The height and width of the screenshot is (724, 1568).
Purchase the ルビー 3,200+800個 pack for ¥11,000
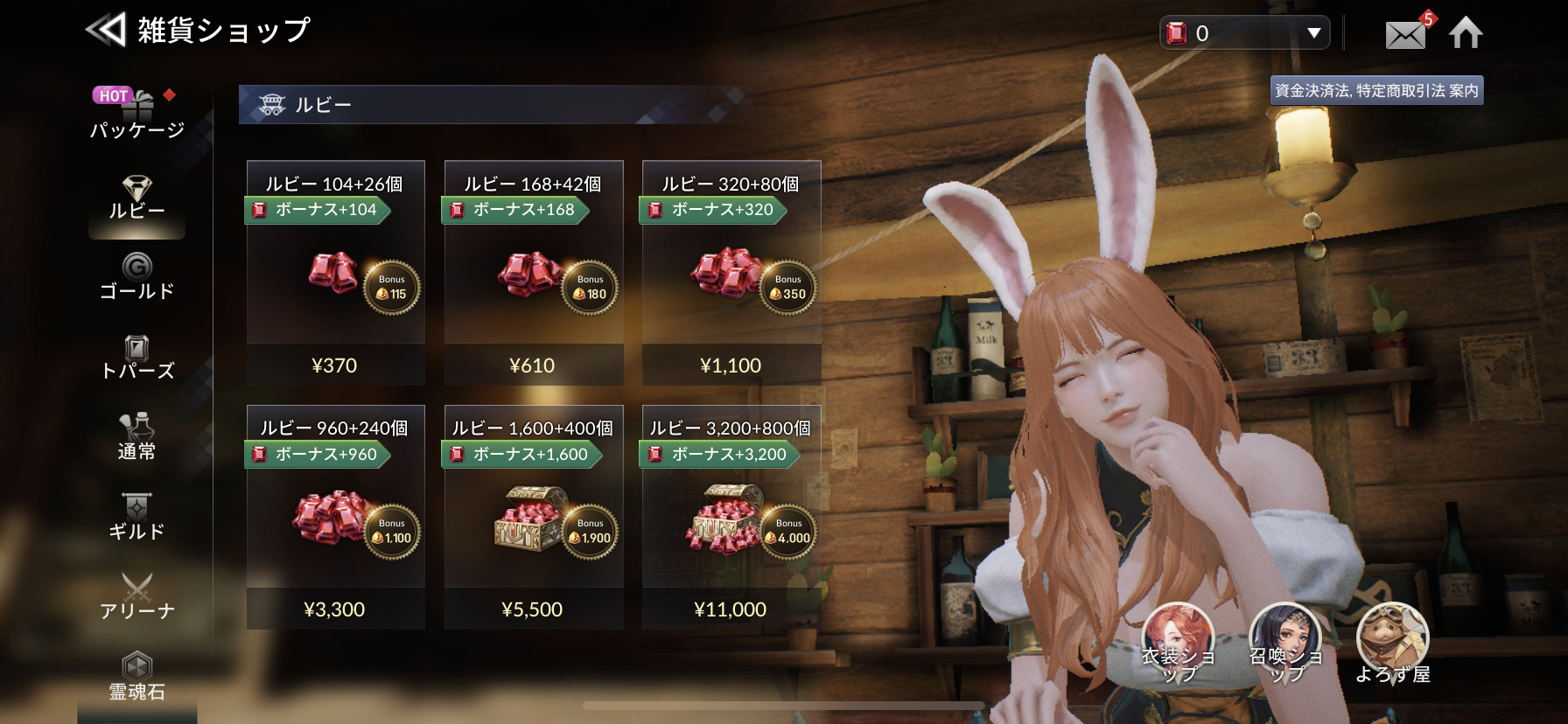731,517
